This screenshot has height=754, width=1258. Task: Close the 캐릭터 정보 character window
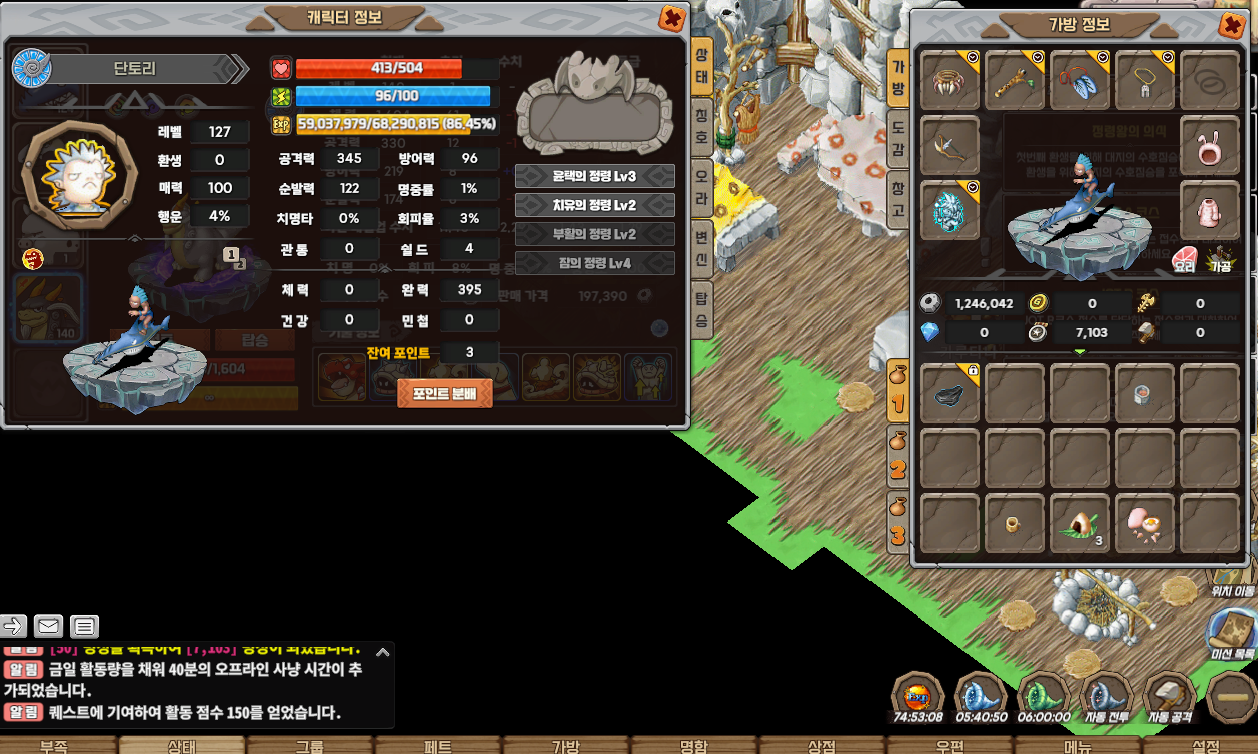673,18
